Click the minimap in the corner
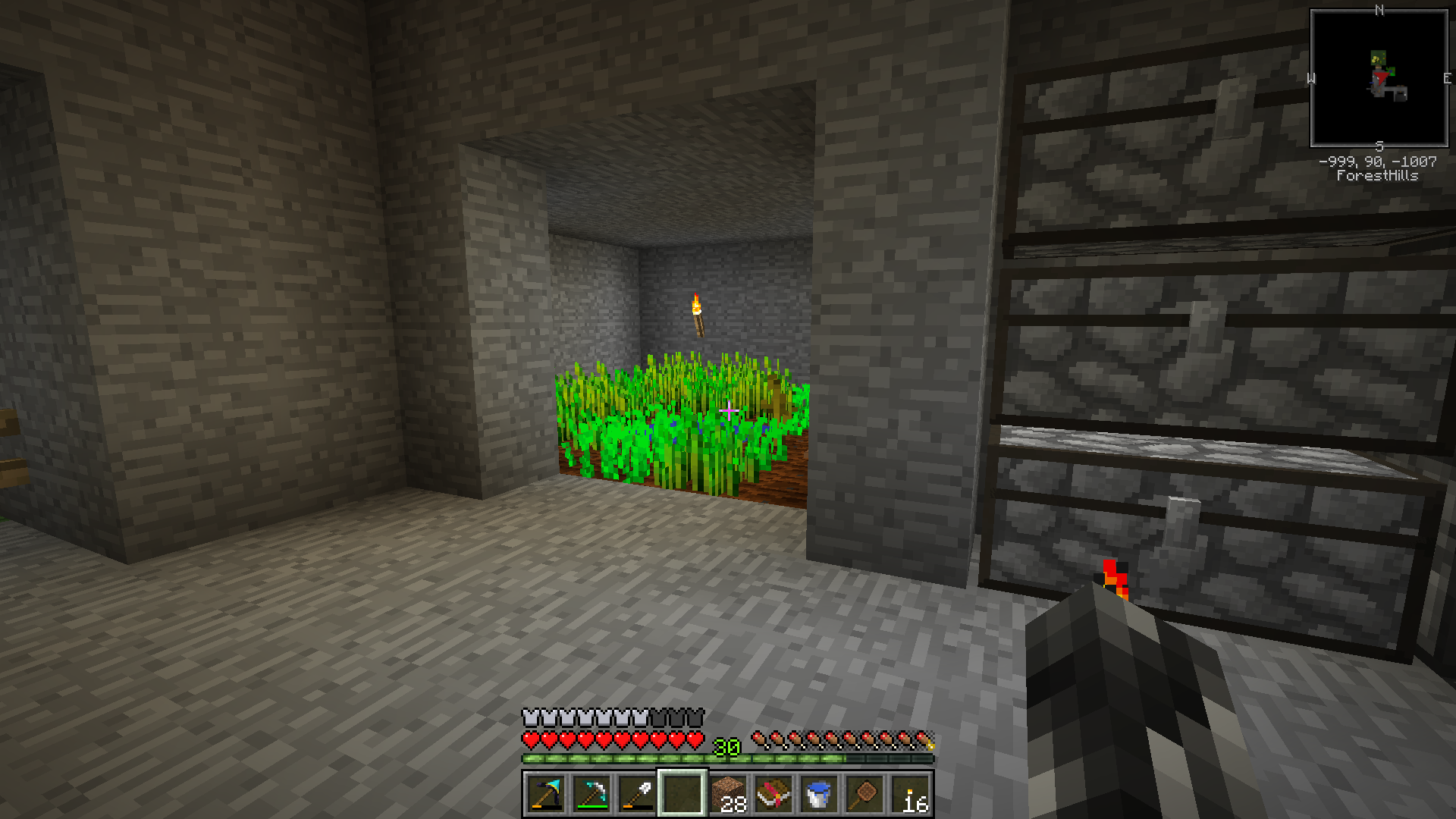Image resolution: width=1456 pixels, height=819 pixels. point(1379,78)
